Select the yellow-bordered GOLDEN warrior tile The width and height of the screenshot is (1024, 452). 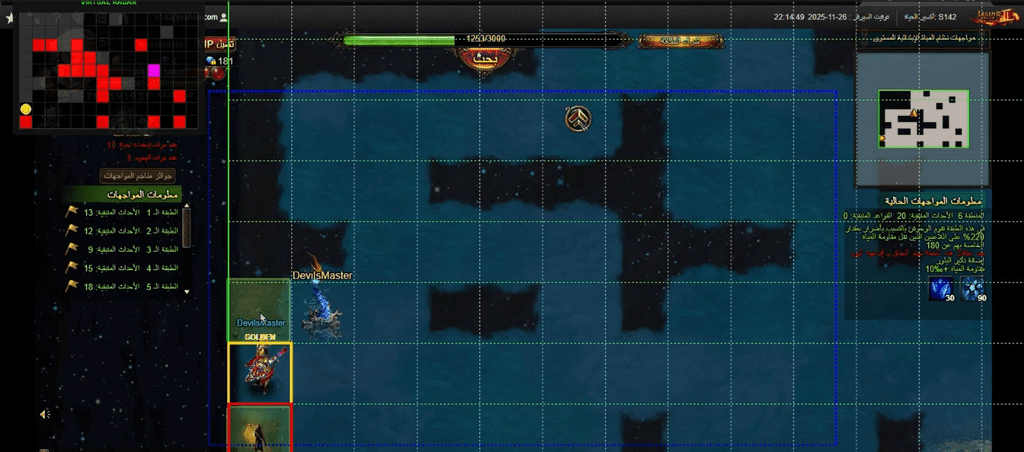pyautogui.click(x=260, y=372)
